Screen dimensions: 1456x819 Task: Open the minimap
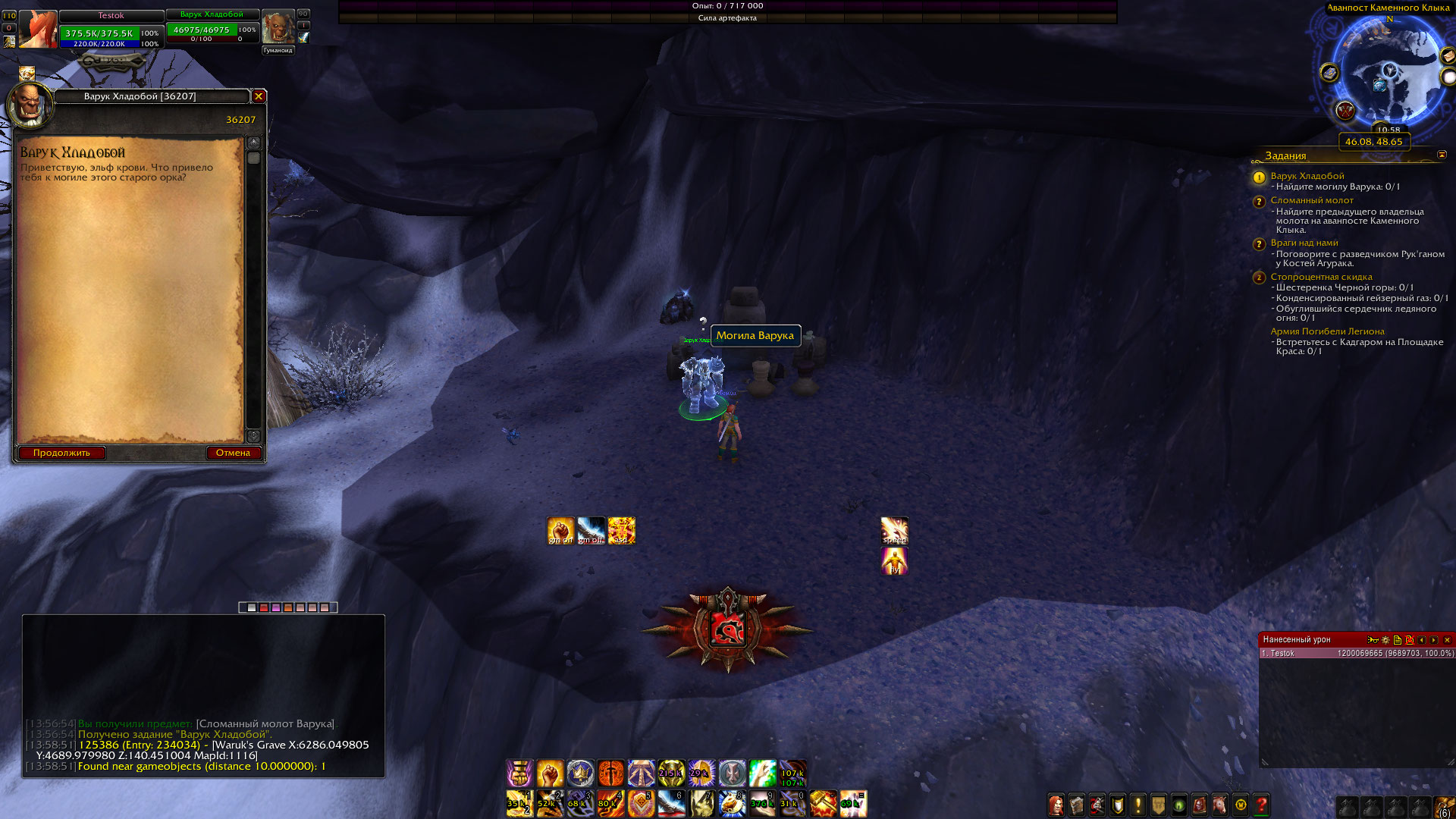click(1389, 72)
